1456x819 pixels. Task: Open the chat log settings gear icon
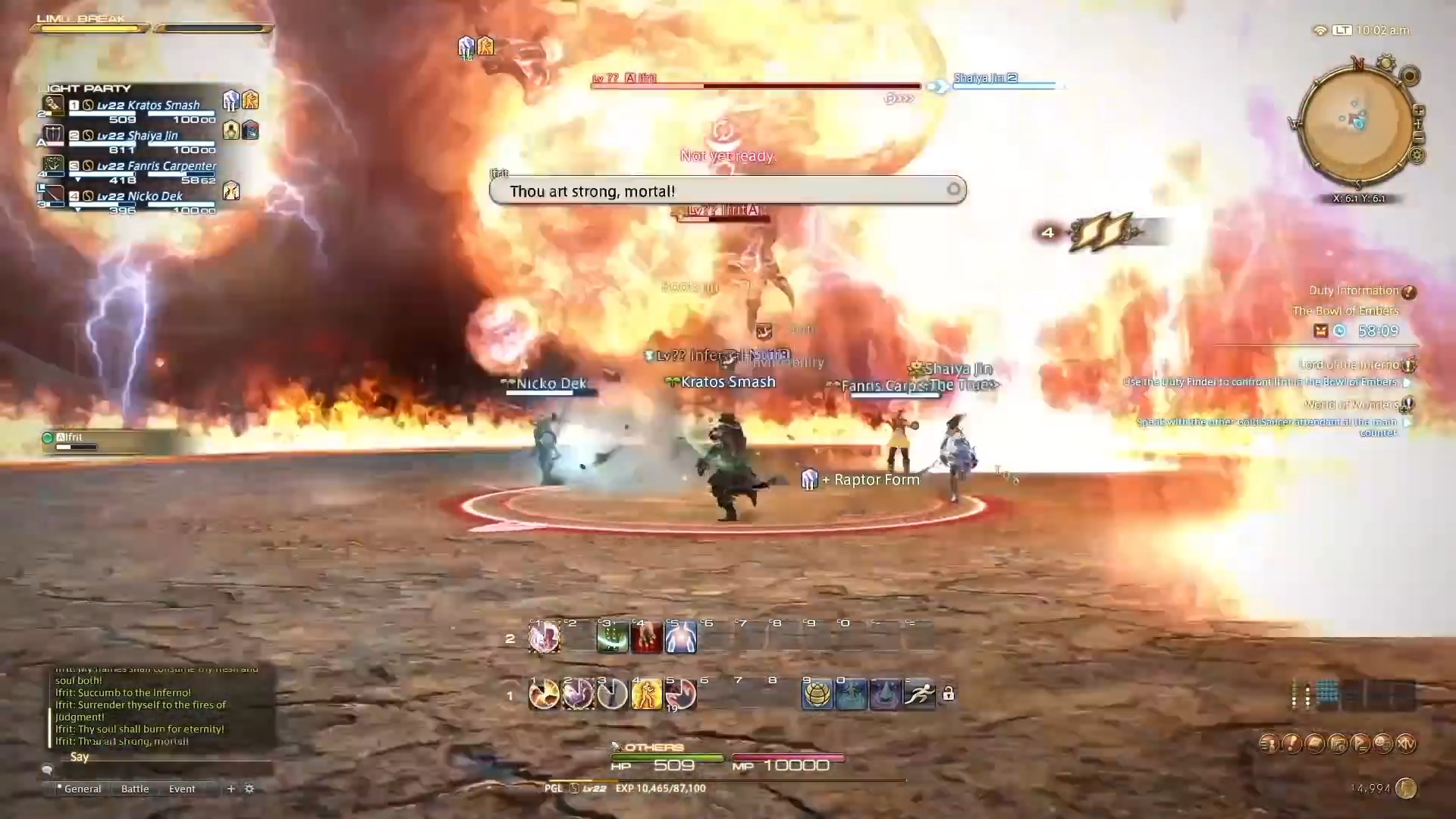(x=249, y=789)
